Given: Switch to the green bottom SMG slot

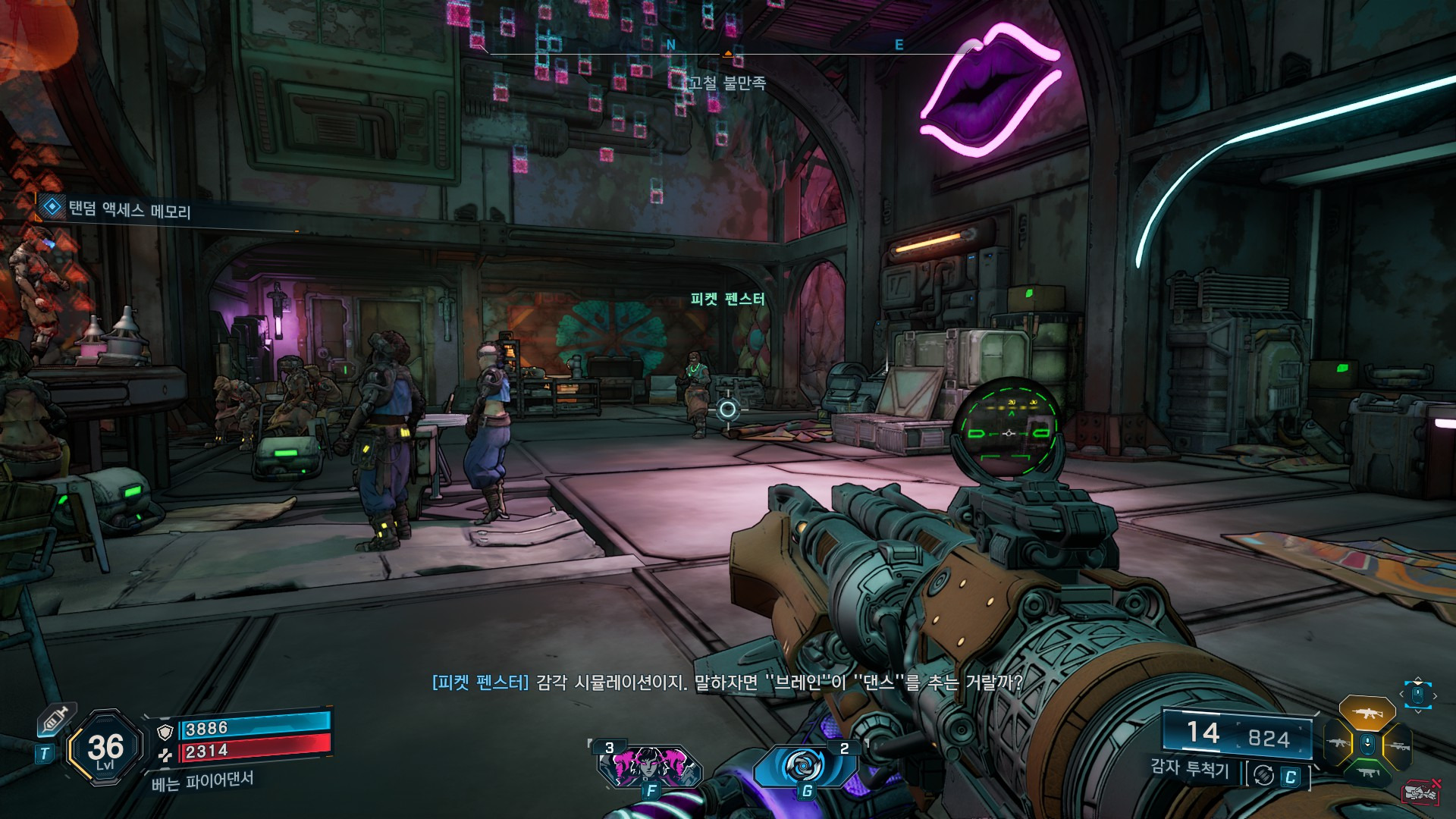Looking at the screenshot, I should 1367,773.
